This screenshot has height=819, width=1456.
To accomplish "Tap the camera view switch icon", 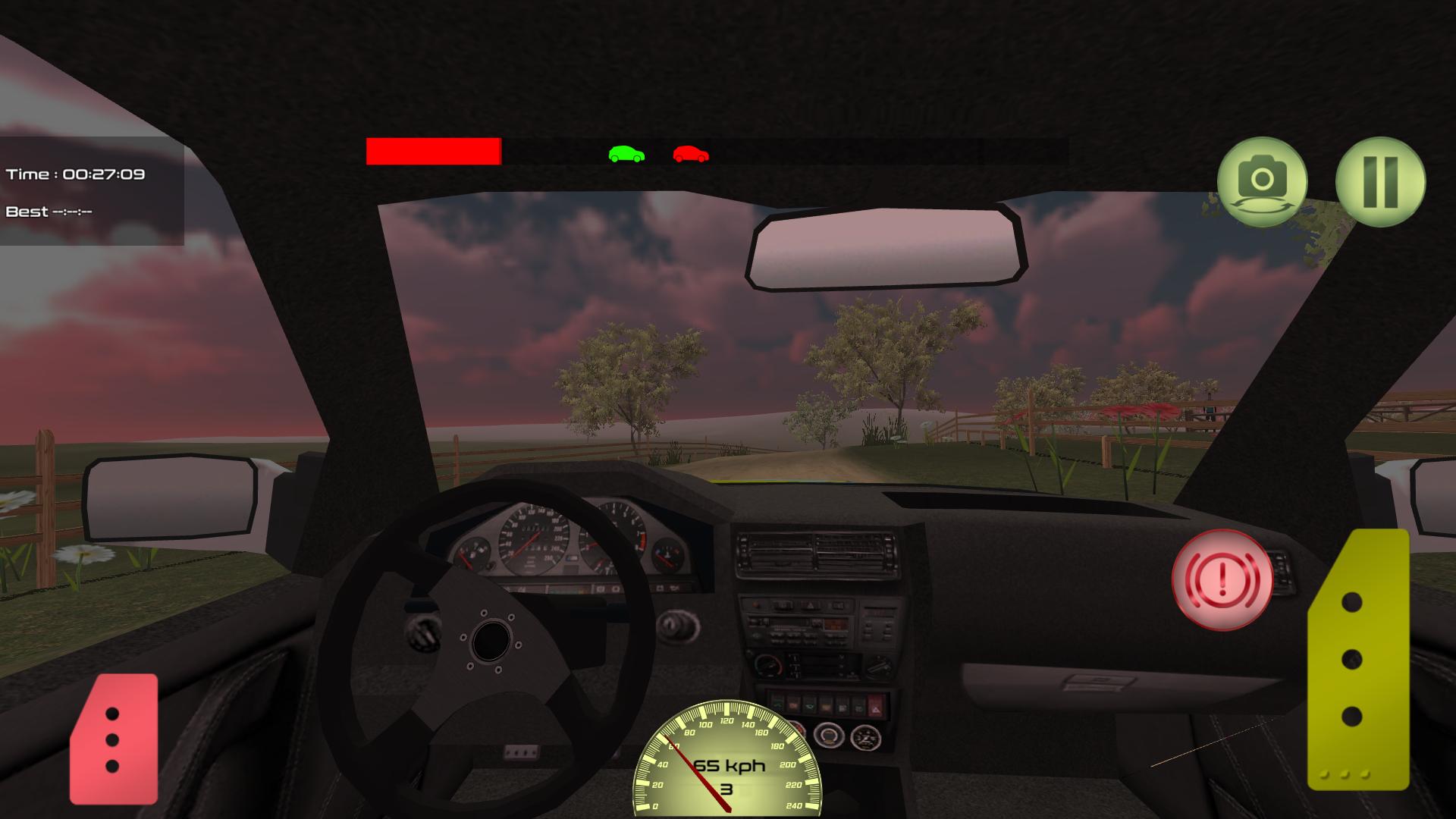I will 1260,180.
